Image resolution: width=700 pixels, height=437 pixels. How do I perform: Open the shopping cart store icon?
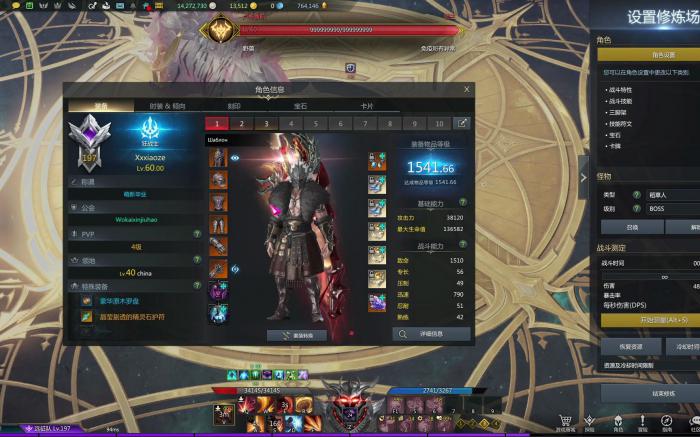pos(565,422)
